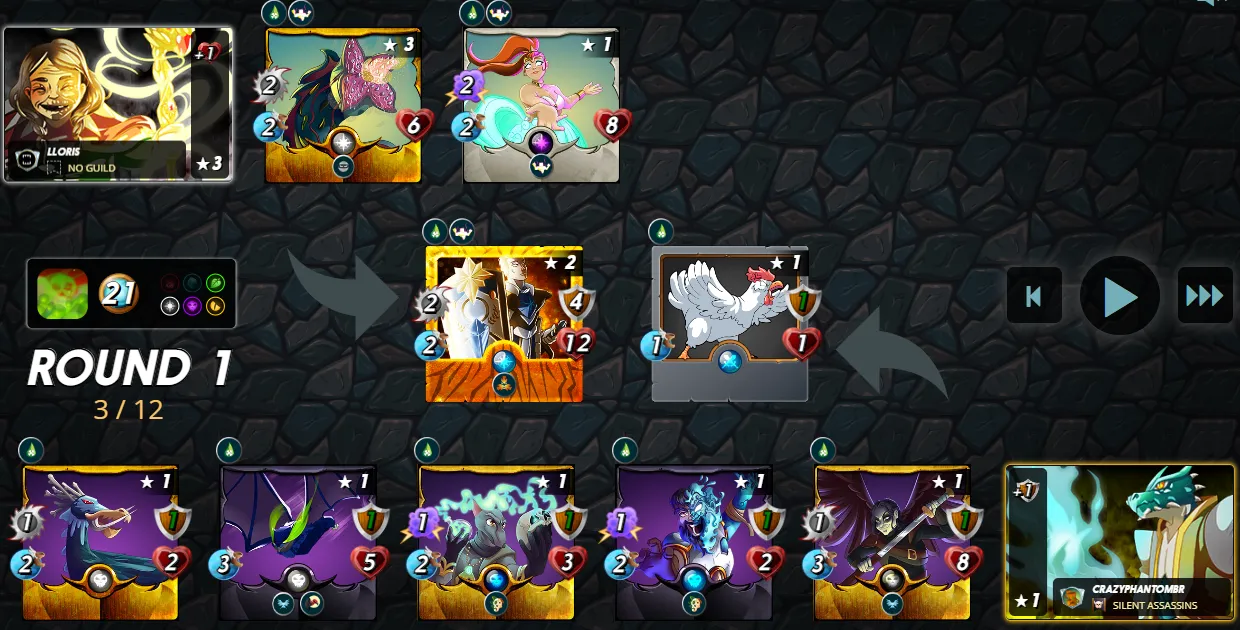Pick the hooded ghost-summoner card

496,541
